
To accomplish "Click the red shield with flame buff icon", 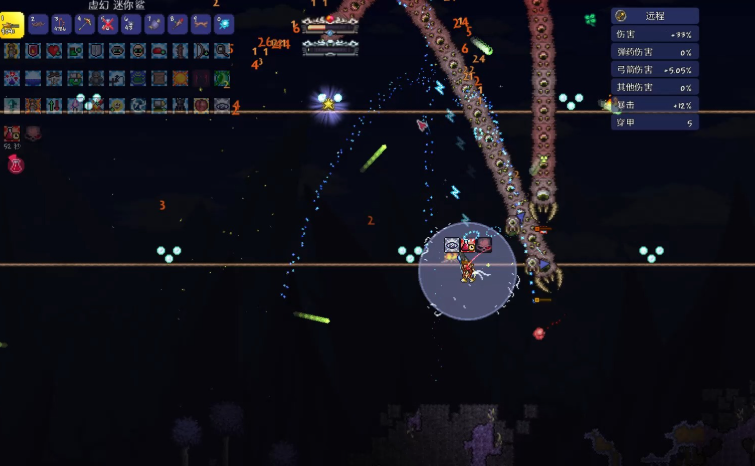I will tap(33, 51).
